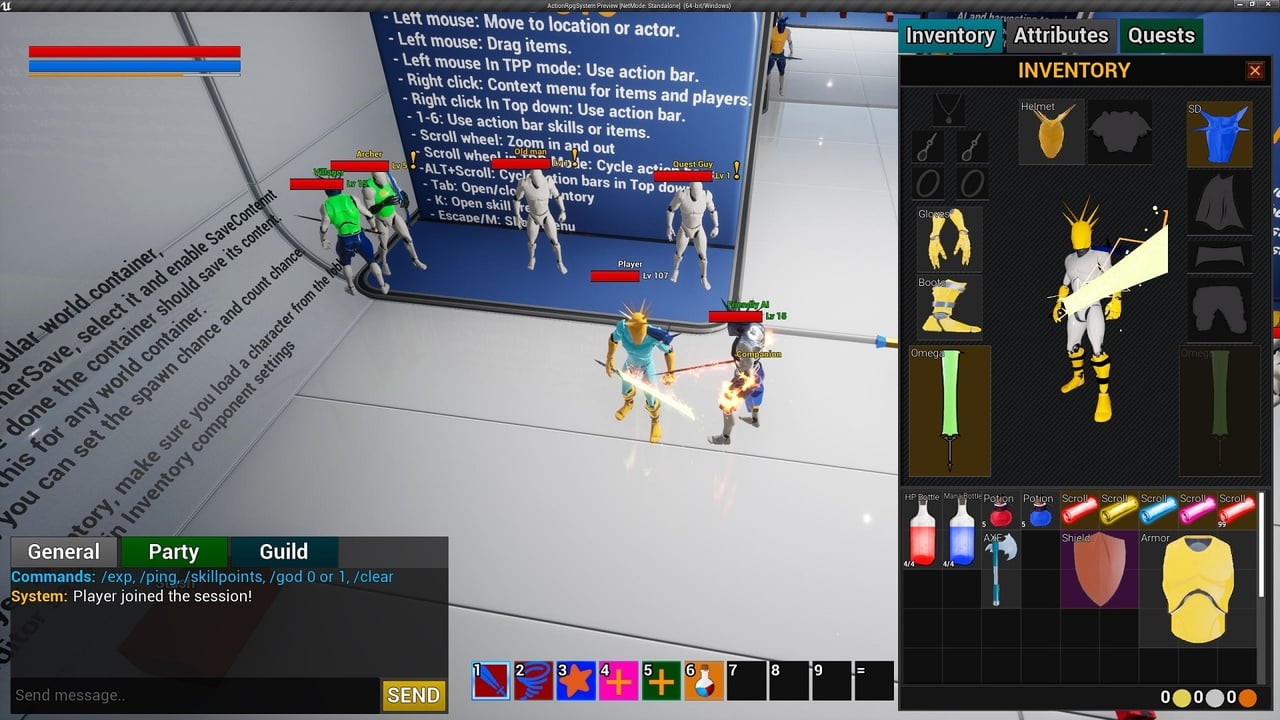Viewport: 1280px width, 720px height.
Task: Select the HP Bottle in inventory
Action: point(922,530)
